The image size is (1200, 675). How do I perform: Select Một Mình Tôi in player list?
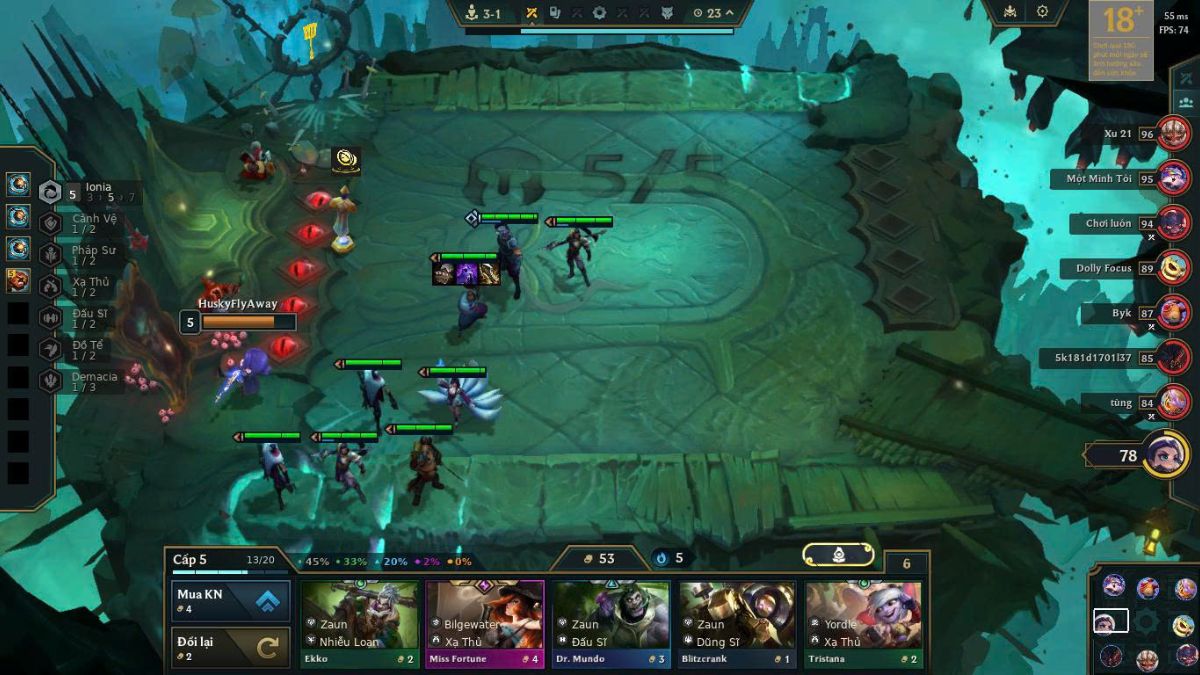click(x=1173, y=179)
